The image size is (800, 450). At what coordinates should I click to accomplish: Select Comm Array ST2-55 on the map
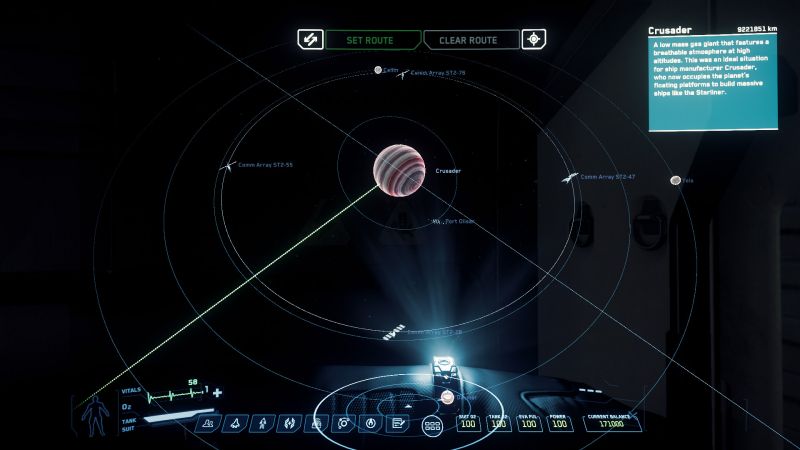tap(225, 166)
